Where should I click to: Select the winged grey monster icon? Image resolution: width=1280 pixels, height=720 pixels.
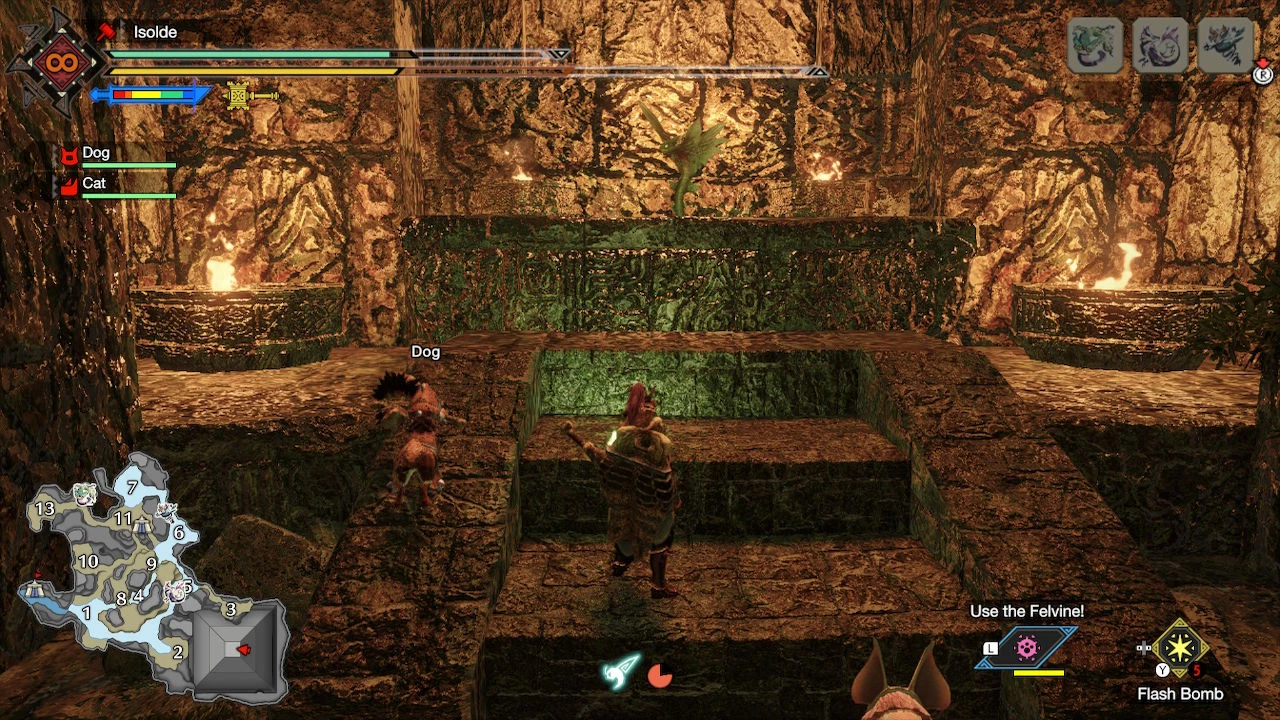coord(1225,45)
